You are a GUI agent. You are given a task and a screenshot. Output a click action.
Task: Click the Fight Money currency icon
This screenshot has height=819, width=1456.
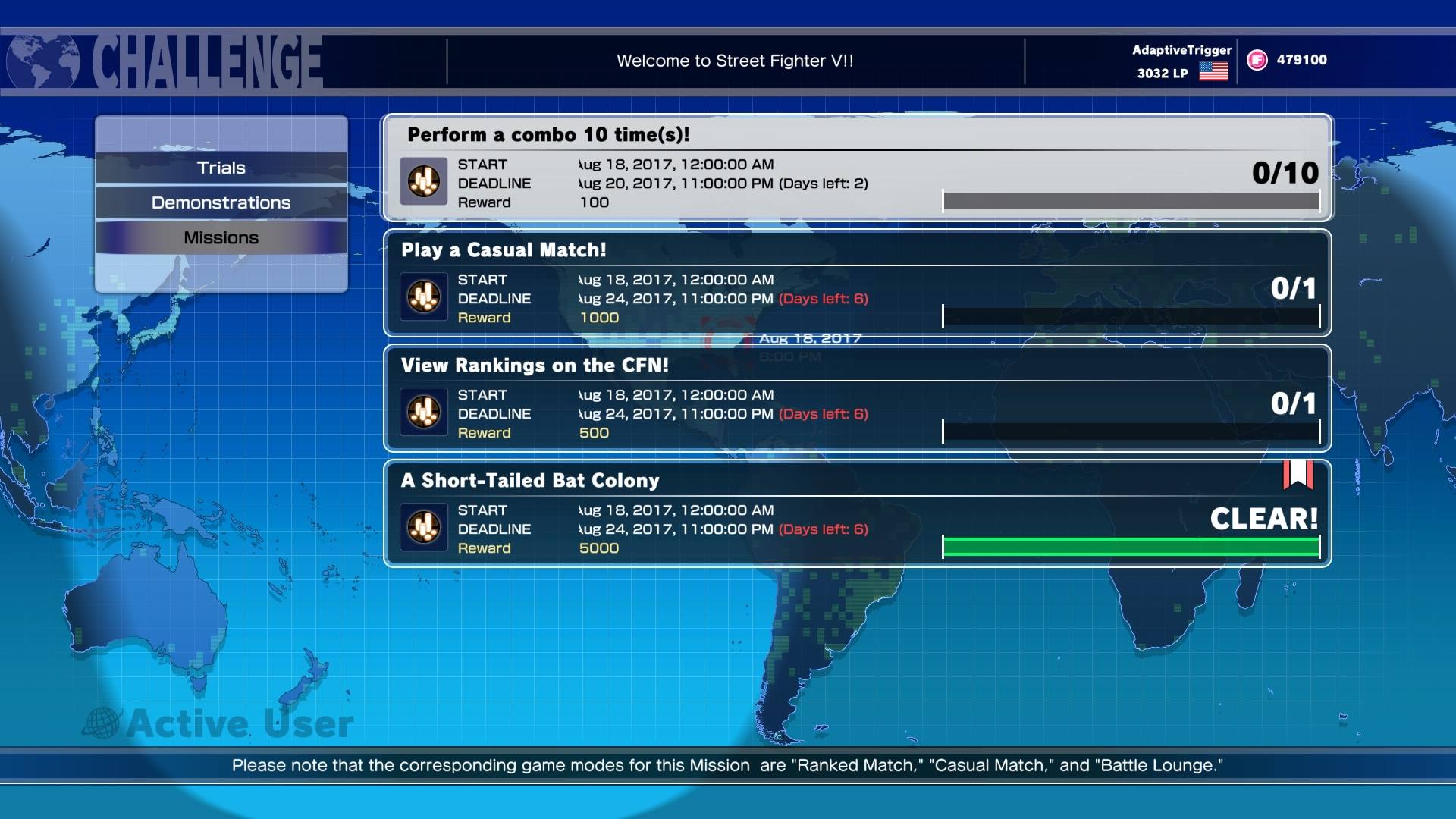coord(1257,59)
